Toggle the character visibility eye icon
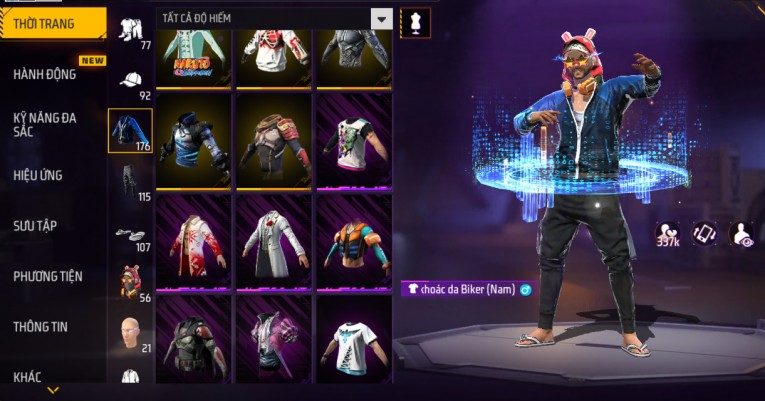The width and height of the screenshot is (765, 401). (742, 233)
